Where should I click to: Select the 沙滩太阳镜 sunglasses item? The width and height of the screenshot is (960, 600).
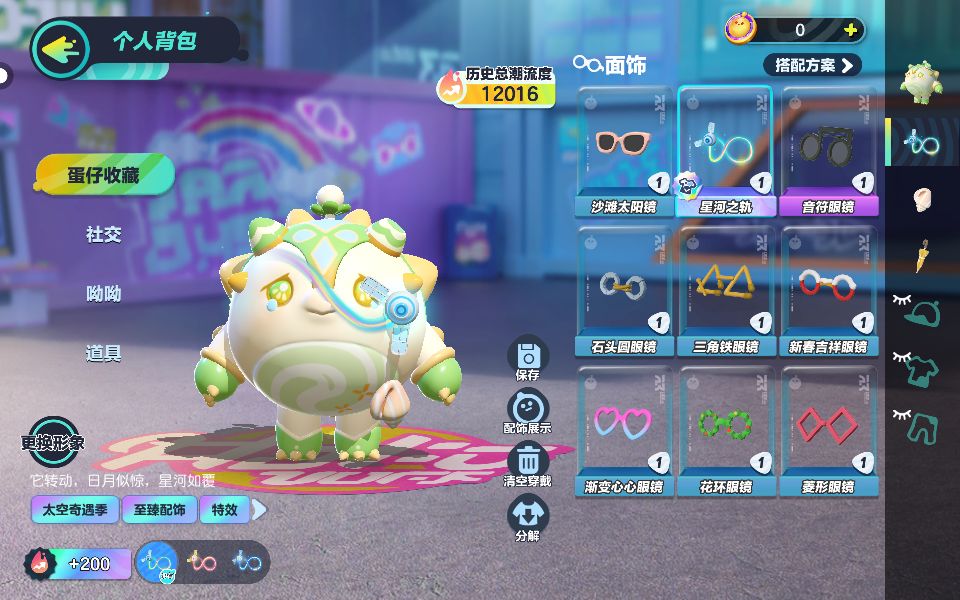point(625,150)
